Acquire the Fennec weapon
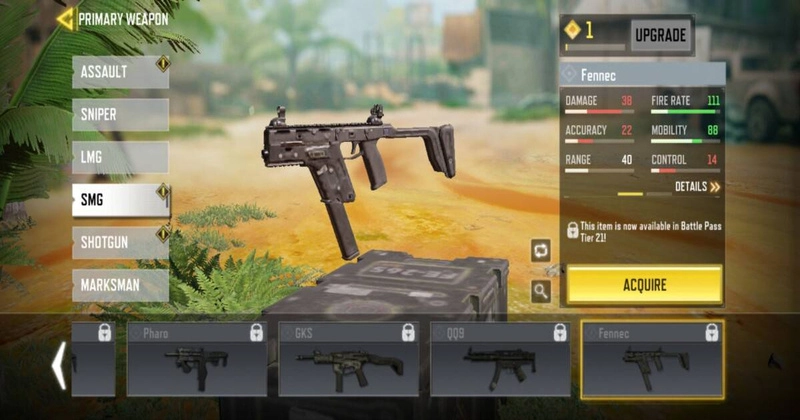Screen dimensions: 800x420 [x=644, y=285]
